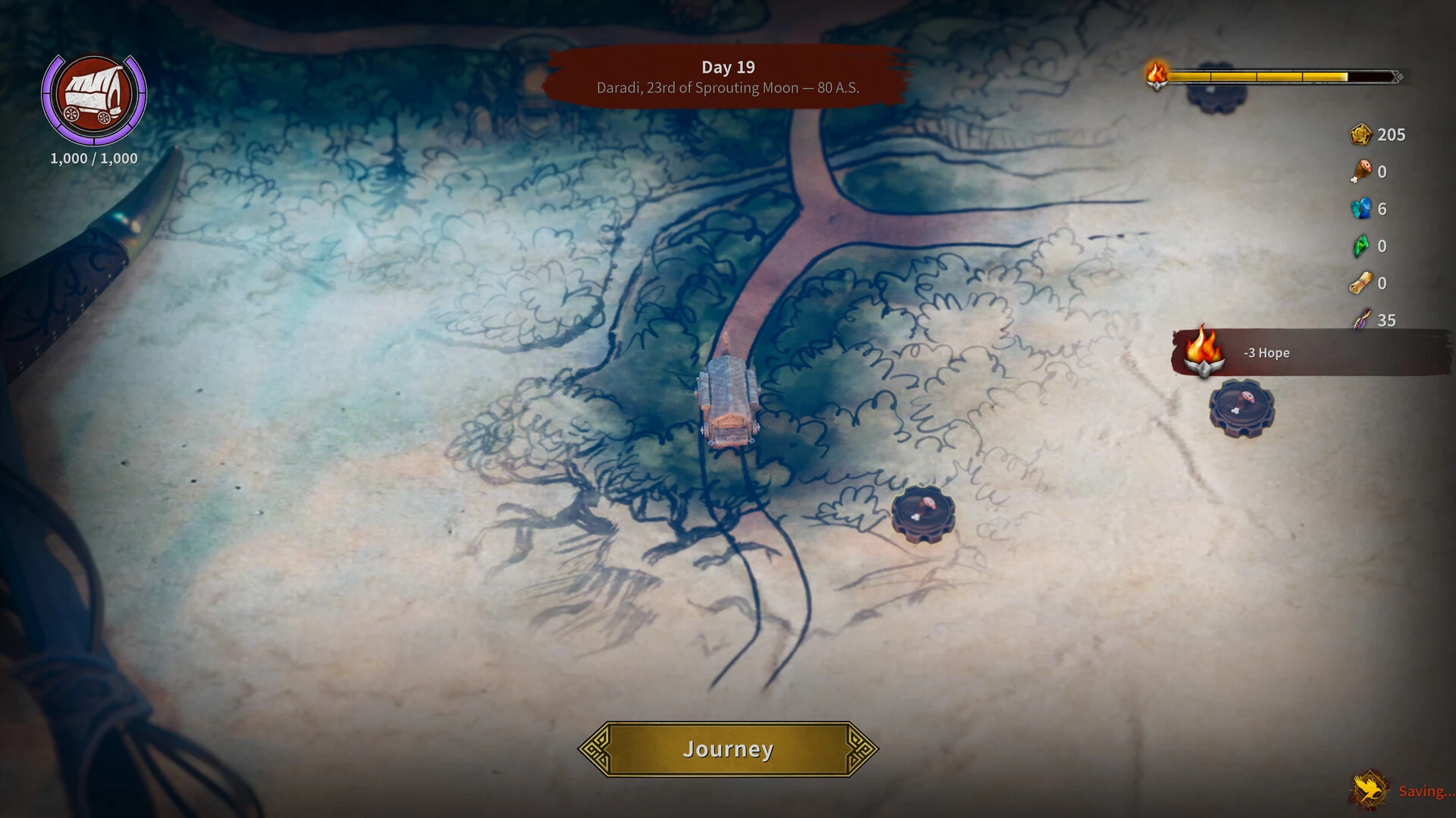Select the meat gear token near the hope banner

1241,409
